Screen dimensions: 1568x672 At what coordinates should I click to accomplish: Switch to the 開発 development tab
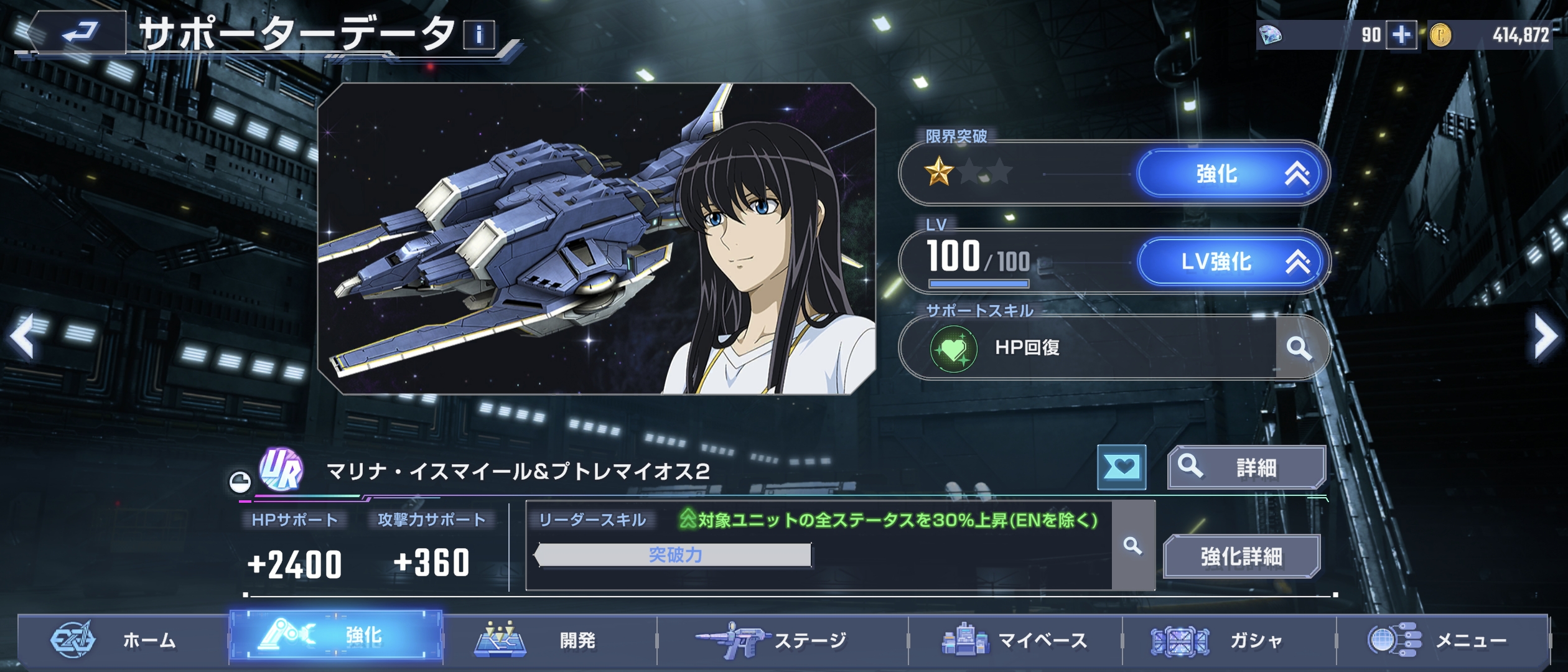pyautogui.click(x=549, y=640)
